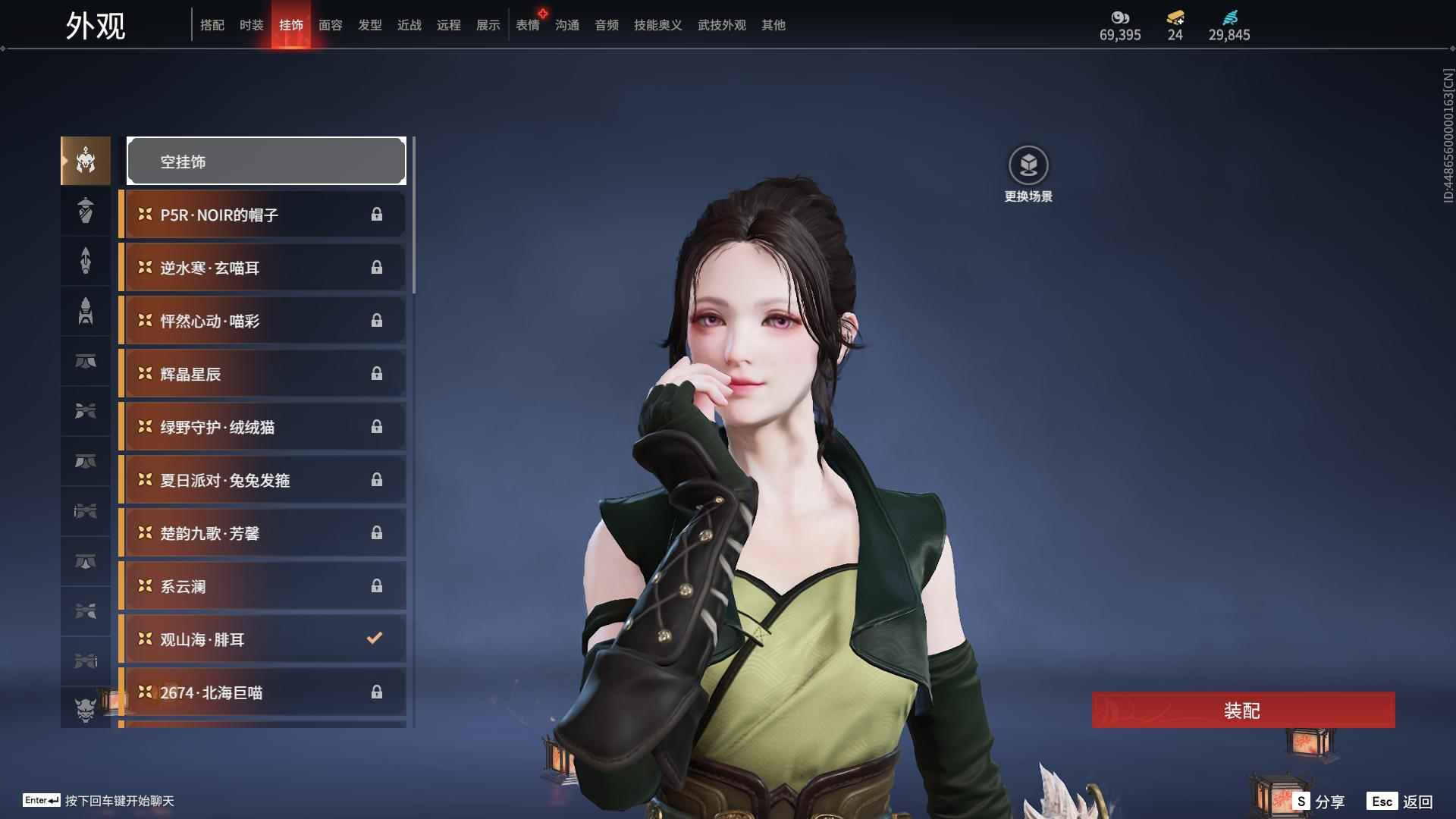Switch to the 表情 tab
1456x819 pixels.
coord(528,25)
